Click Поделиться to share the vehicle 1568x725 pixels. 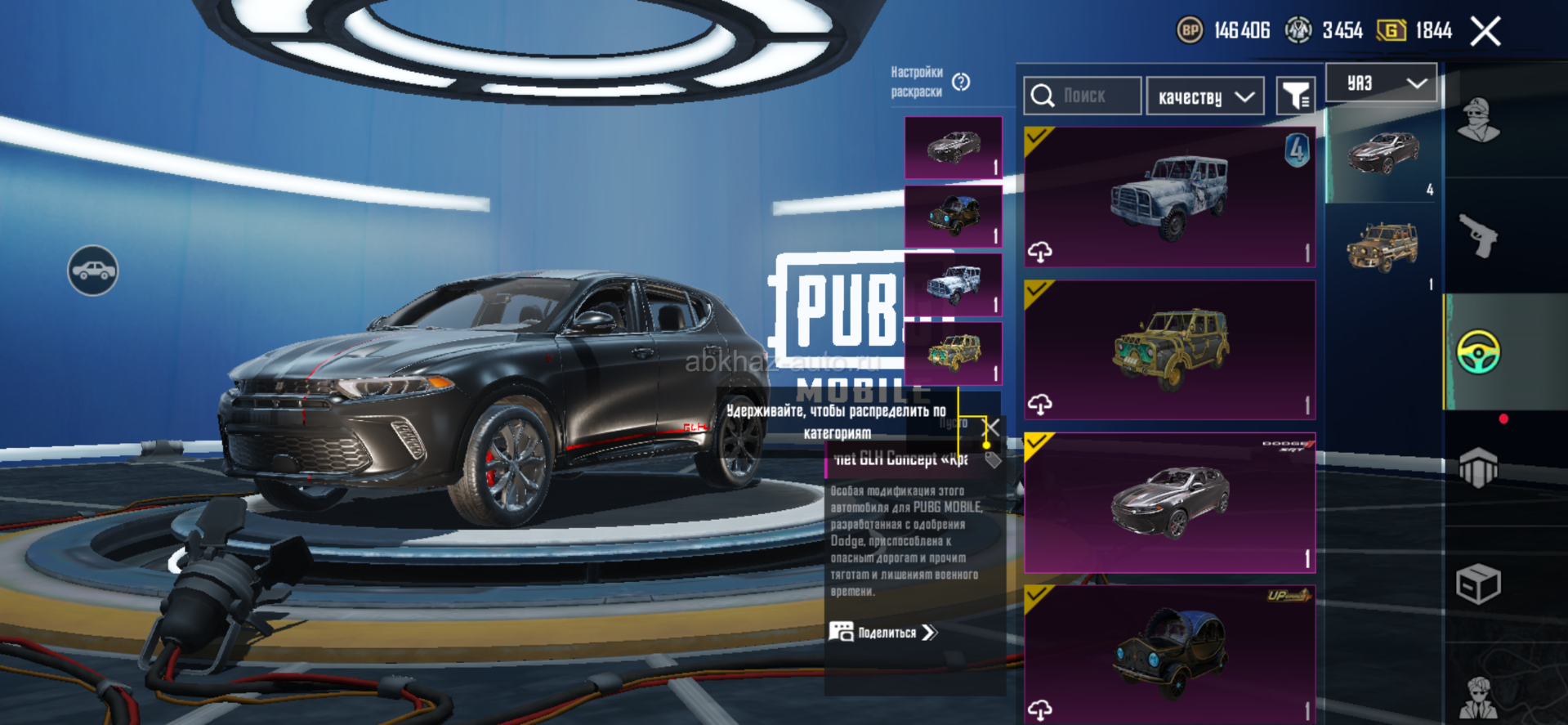[x=884, y=633]
